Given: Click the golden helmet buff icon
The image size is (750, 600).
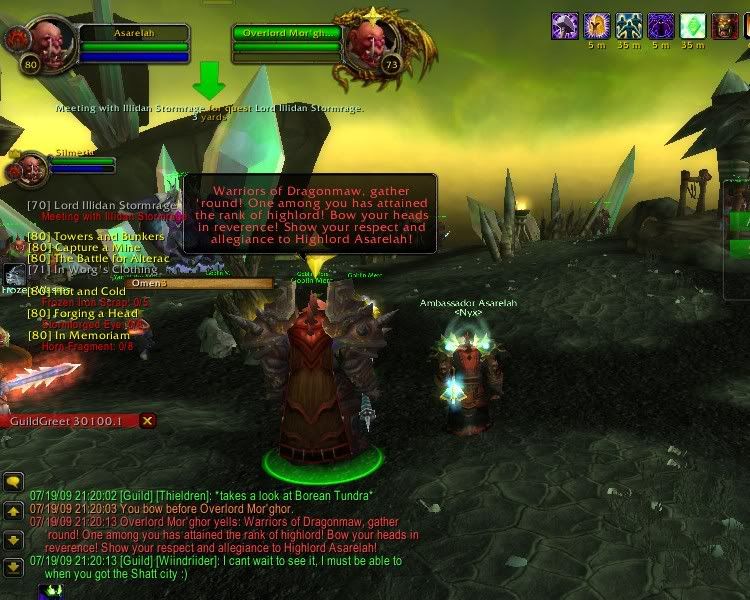Looking at the screenshot, I should [x=597, y=26].
